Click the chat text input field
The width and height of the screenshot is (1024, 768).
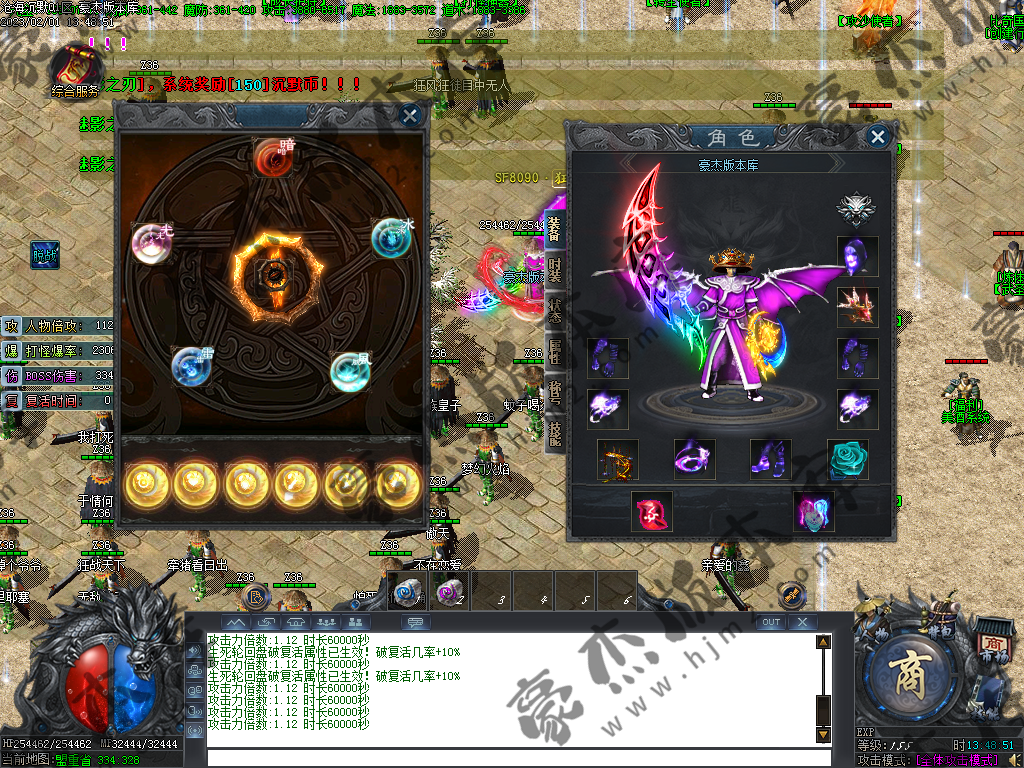tap(510, 757)
